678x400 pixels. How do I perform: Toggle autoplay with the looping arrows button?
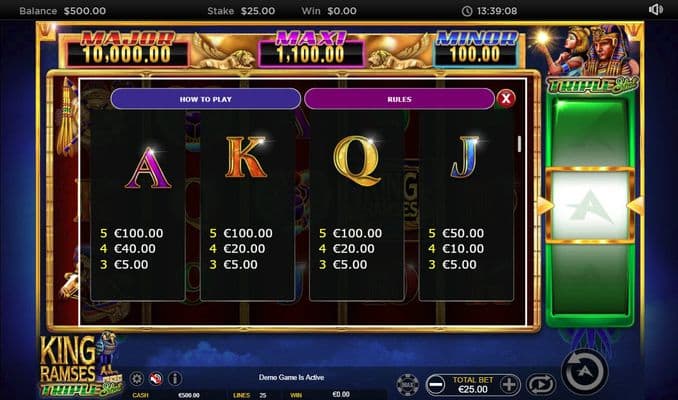pyautogui.click(x=540, y=384)
